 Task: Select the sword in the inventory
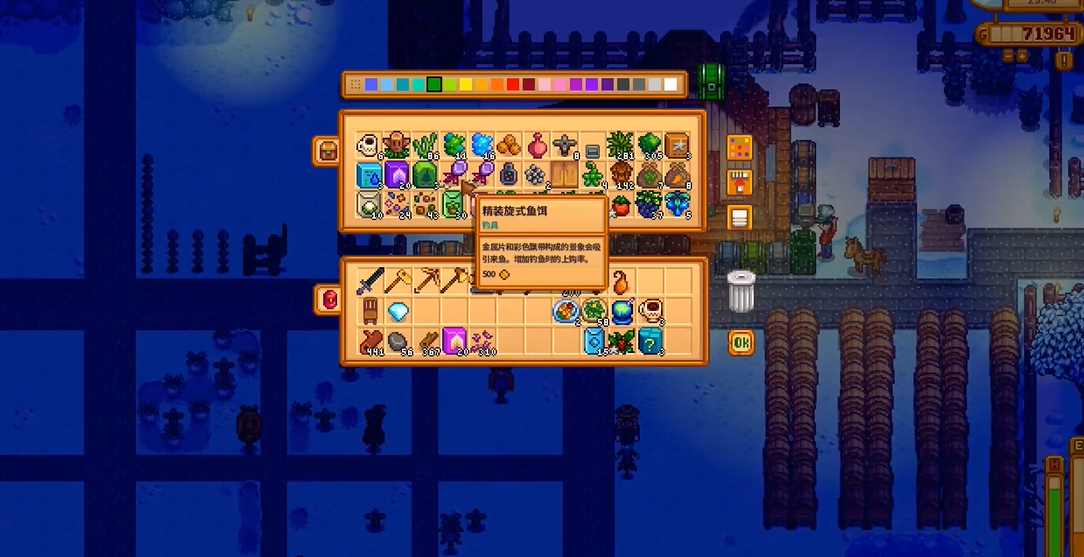pos(370,281)
